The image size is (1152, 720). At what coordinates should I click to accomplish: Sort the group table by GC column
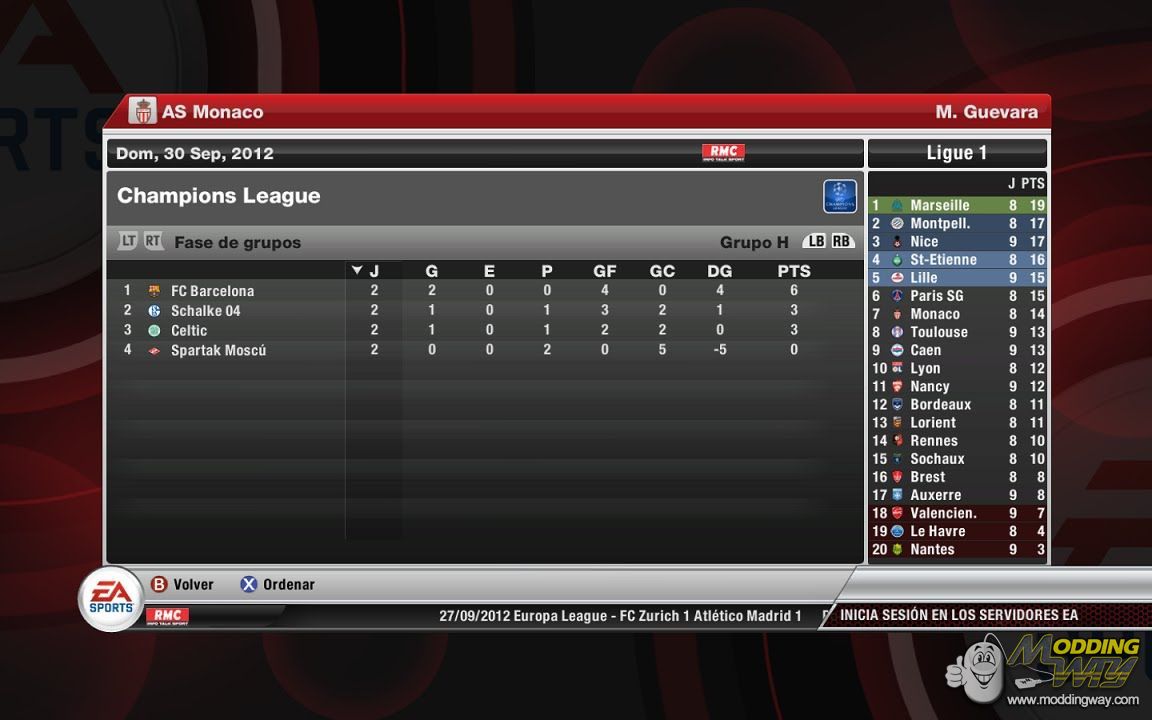click(662, 271)
